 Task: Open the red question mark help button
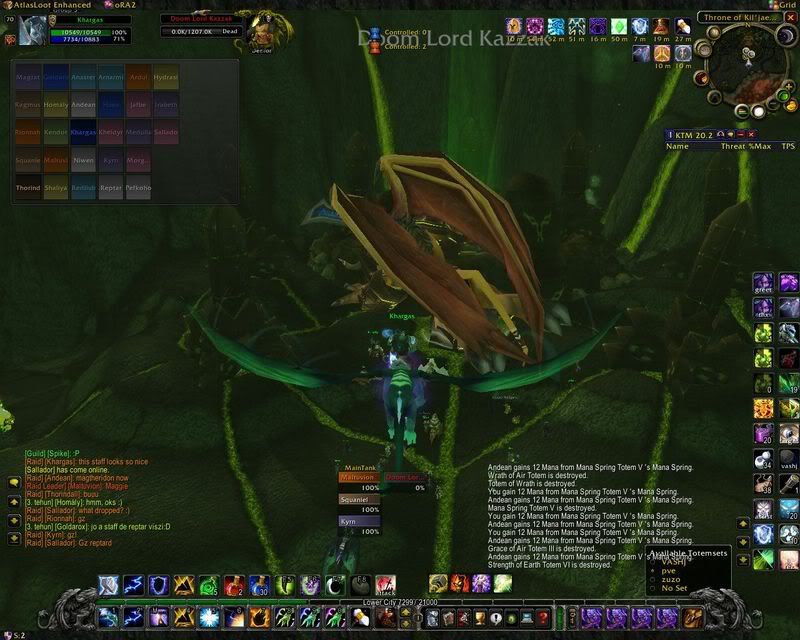coord(542,617)
